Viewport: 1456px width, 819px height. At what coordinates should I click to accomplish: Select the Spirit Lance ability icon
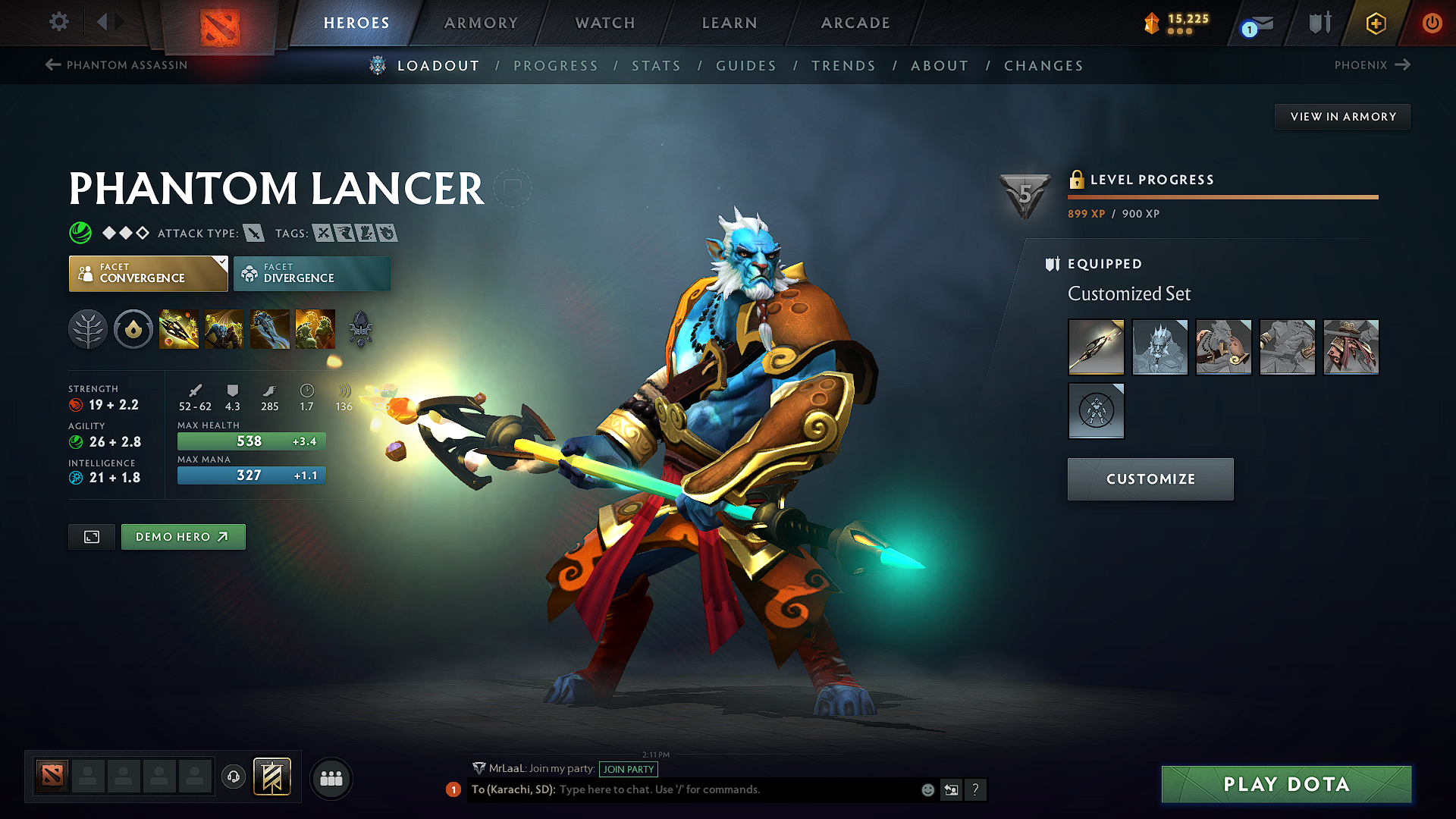point(179,329)
